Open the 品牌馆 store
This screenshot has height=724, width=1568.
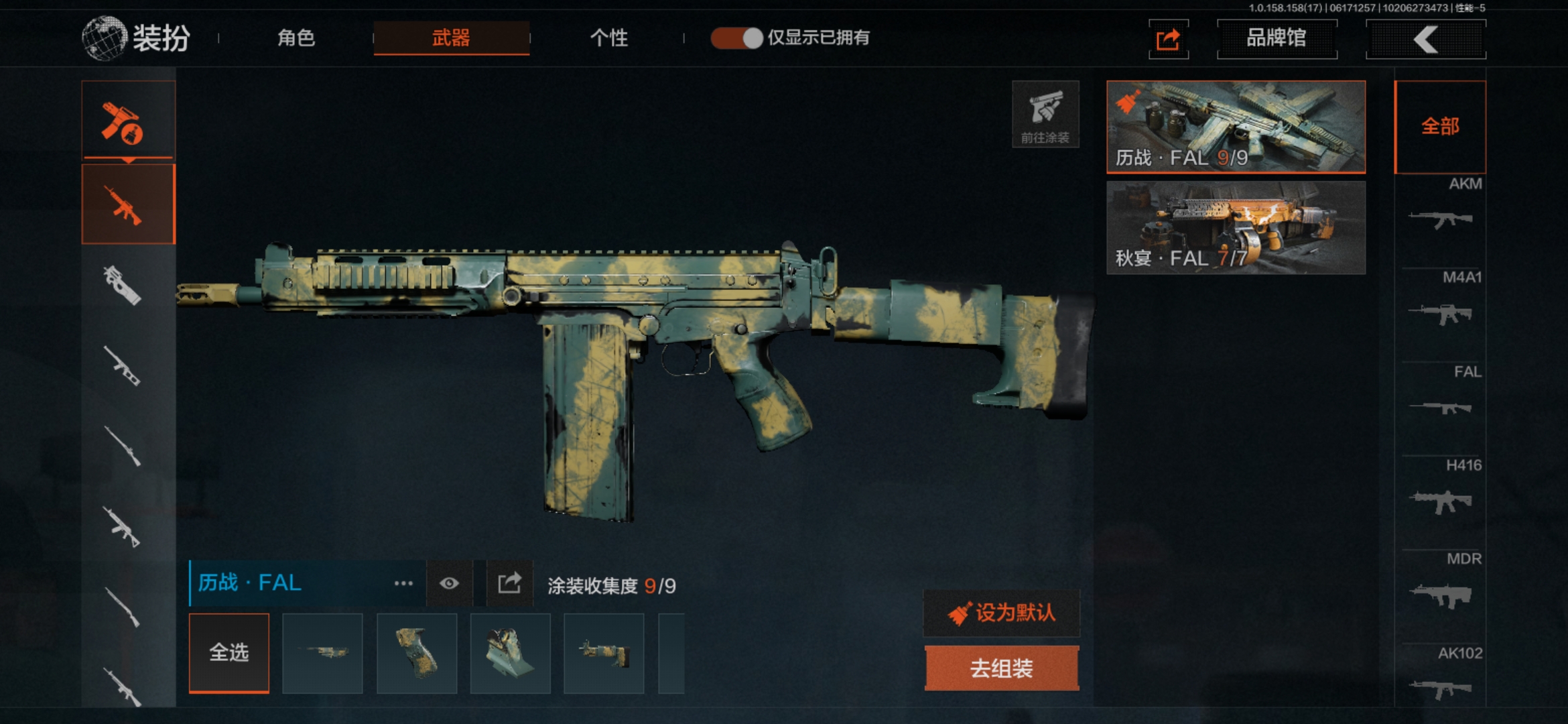pyautogui.click(x=1277, y=38)
